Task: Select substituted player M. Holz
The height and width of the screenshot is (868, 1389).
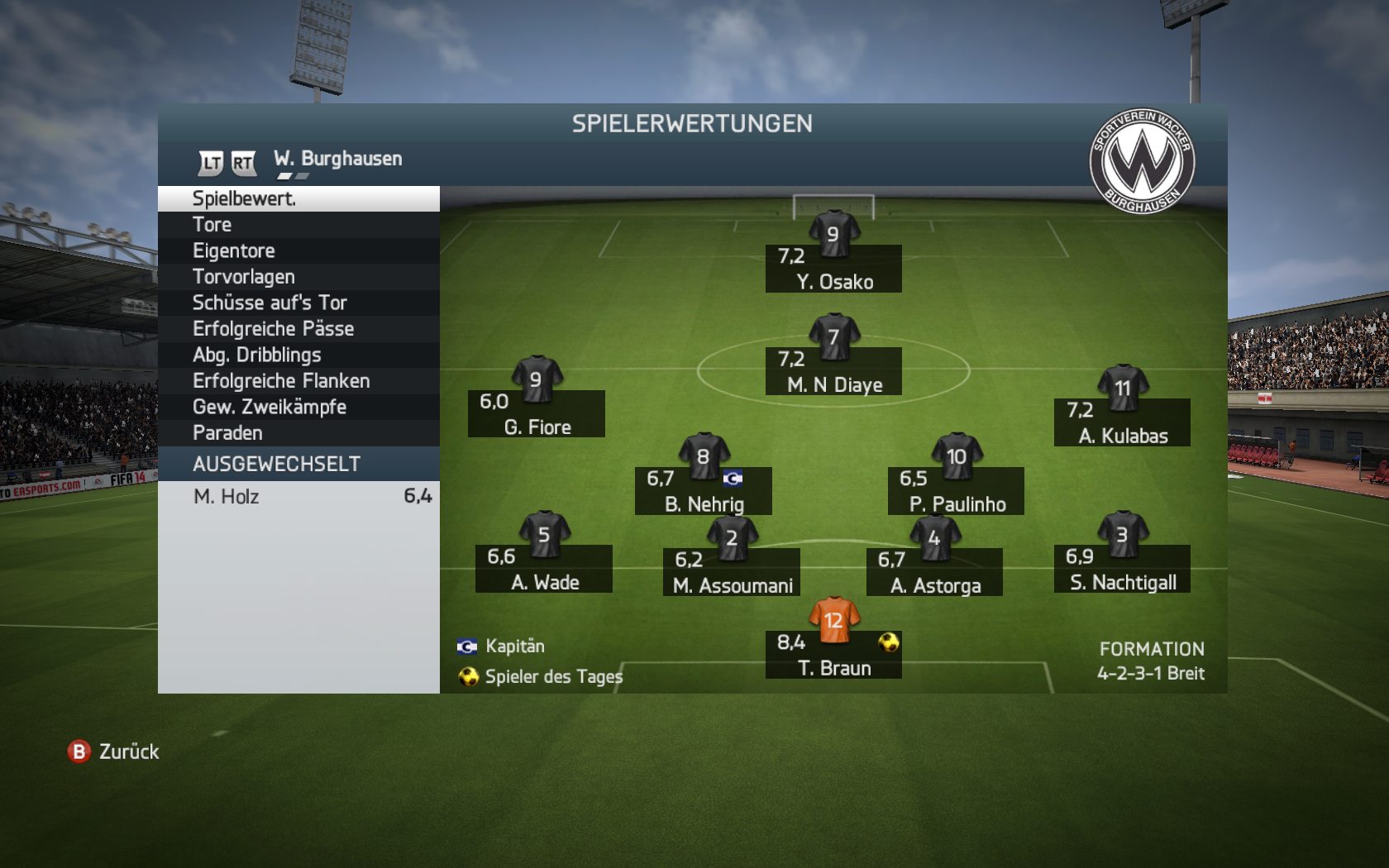Action: pyautogui.click(x=298, y=496)
